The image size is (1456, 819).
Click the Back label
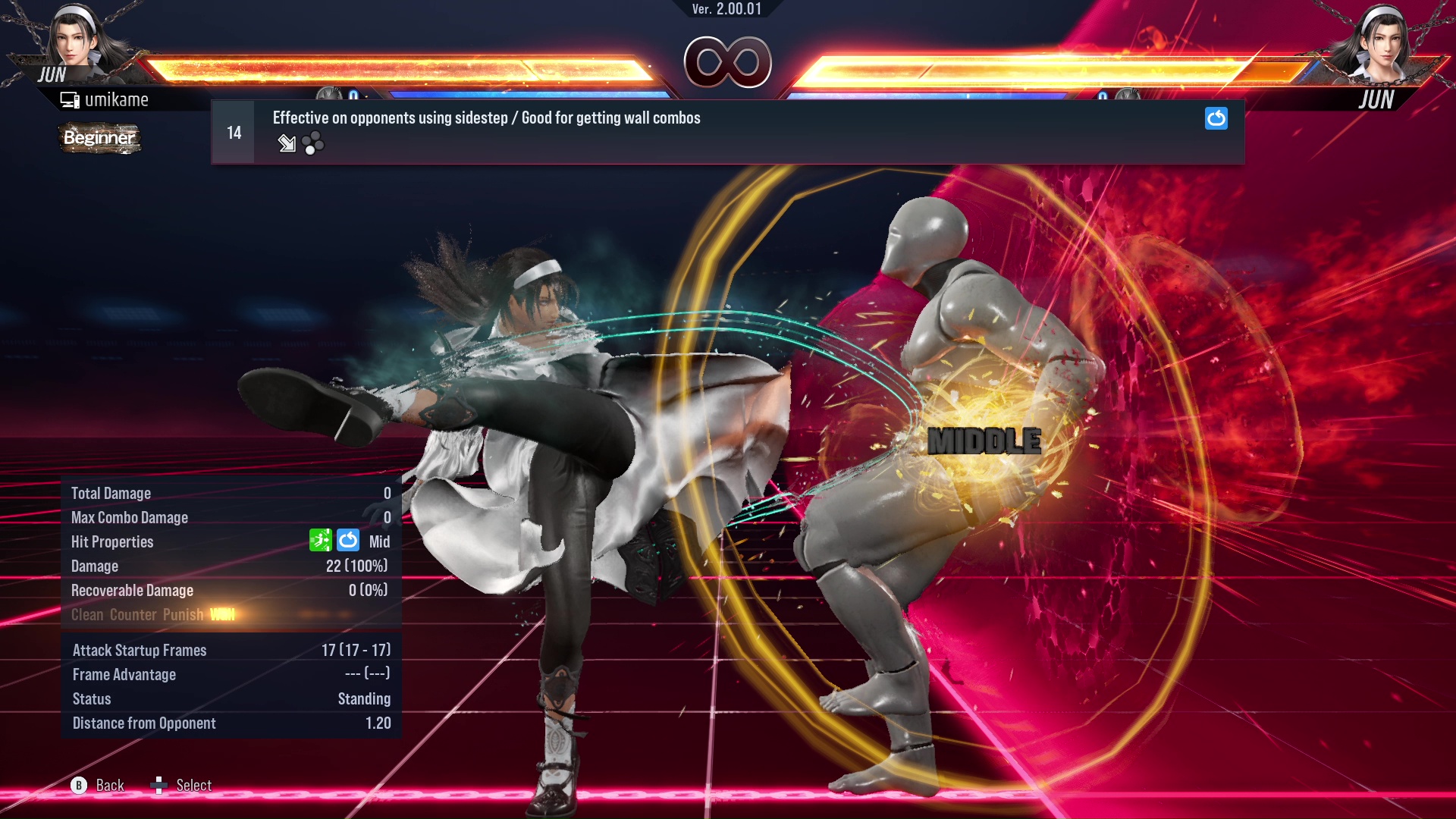click(109, 785)
